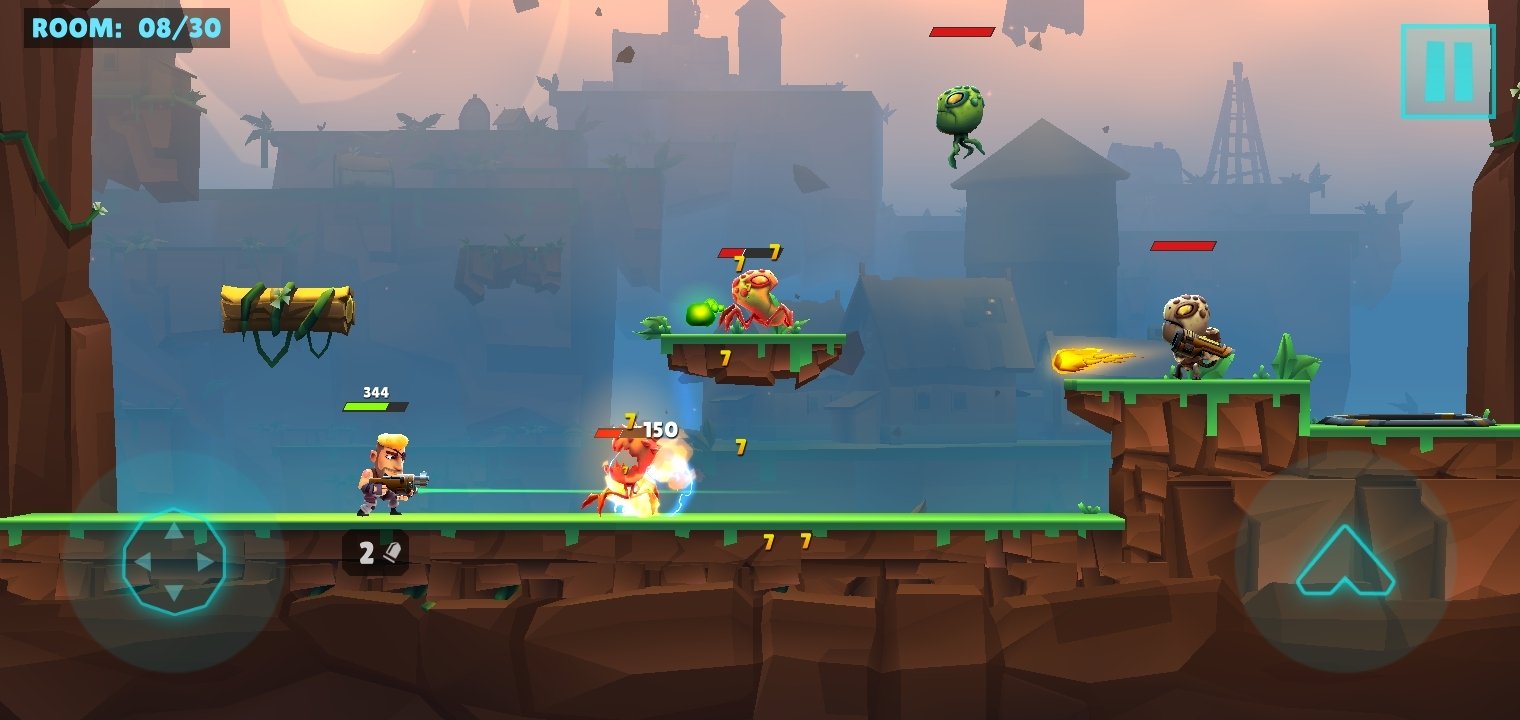Screen dimensions: 1520x720
Task: Touch the virtual movement joystick
Action: pos(174,562)
